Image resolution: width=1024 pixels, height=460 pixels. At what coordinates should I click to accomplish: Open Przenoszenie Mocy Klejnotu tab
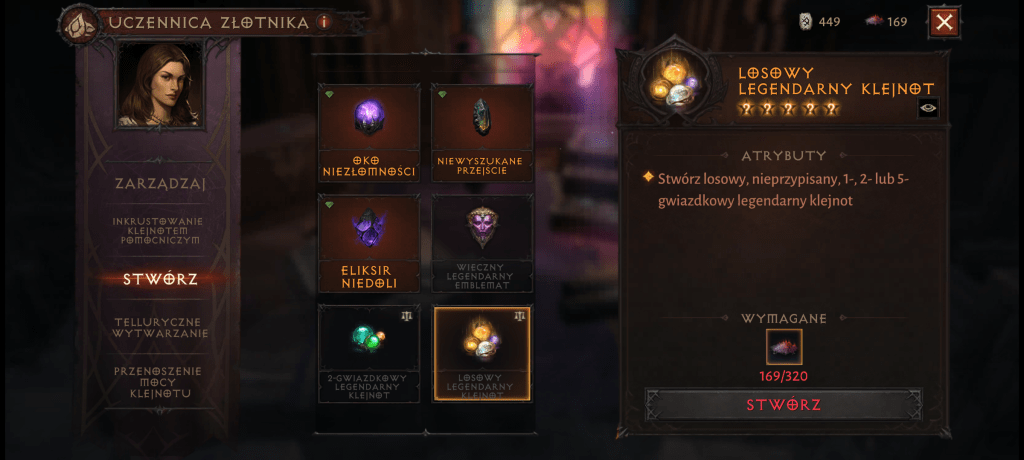click(x=160, y=381)
